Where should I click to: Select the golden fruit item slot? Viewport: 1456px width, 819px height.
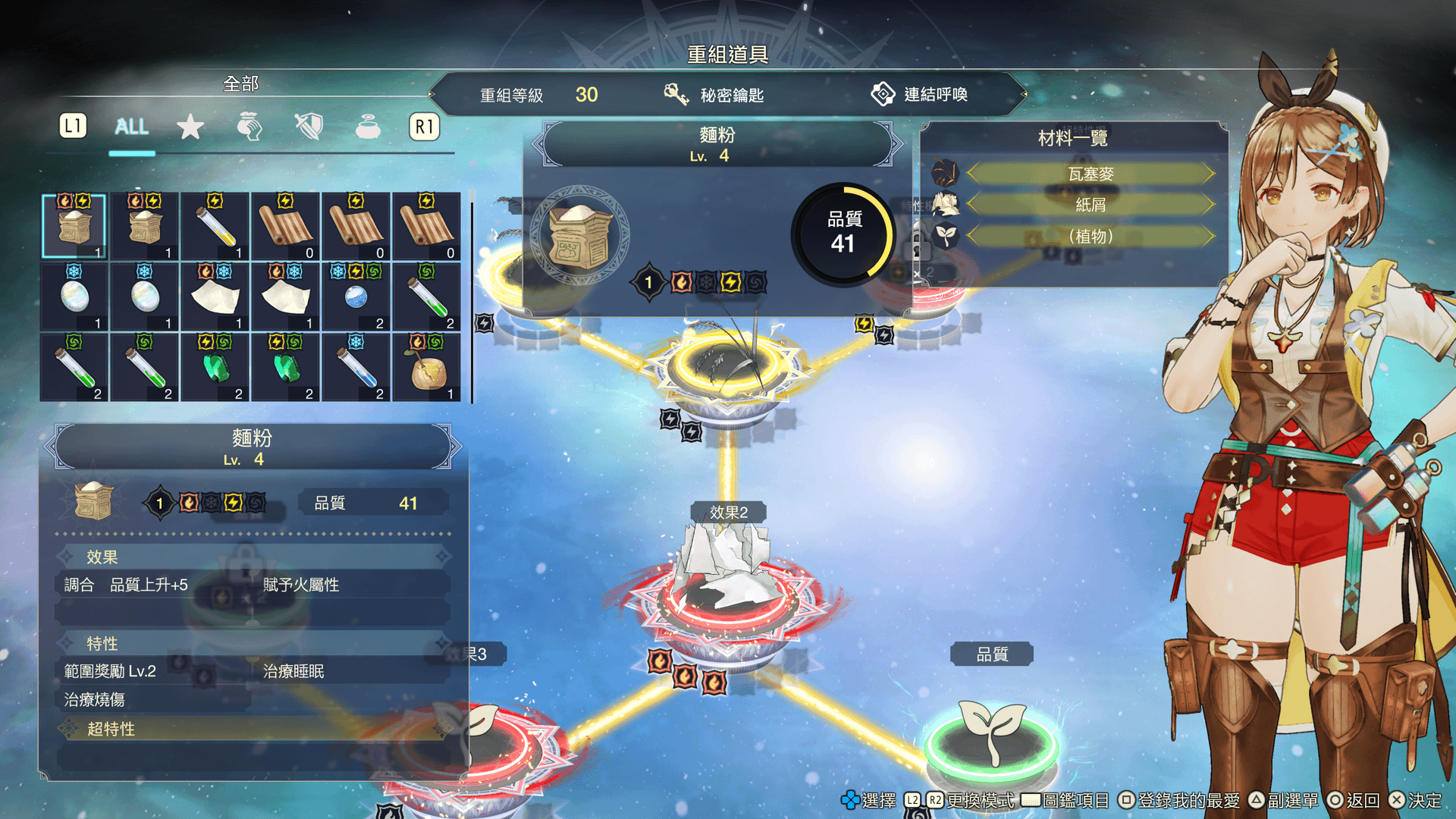click(427, 367)
